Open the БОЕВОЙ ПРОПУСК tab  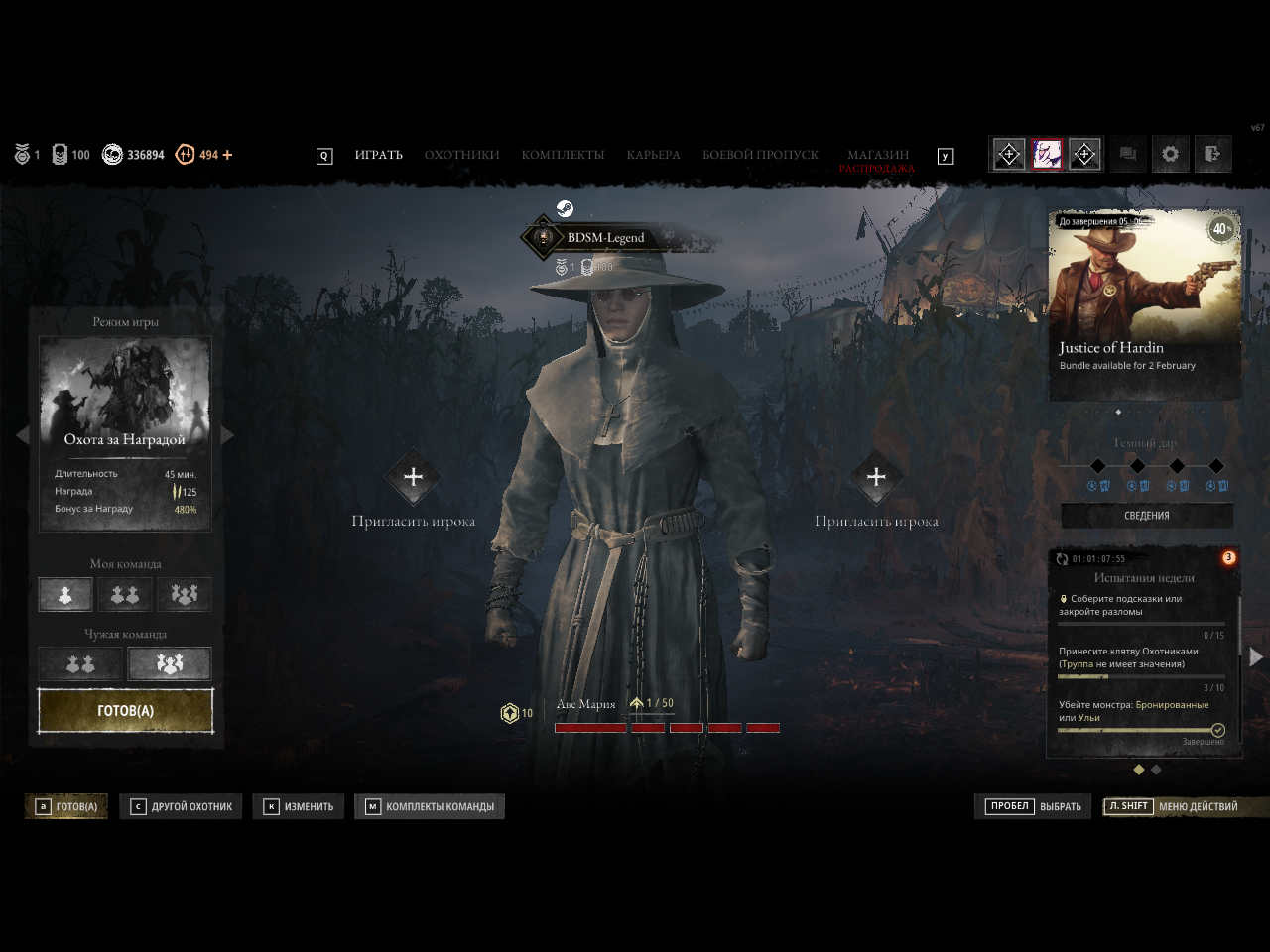pos(760,155)
